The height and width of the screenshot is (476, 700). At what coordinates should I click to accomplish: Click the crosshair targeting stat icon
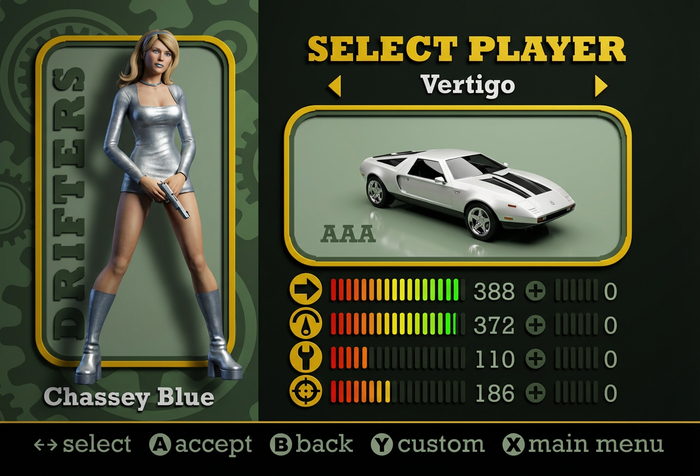click(x=306, y=391)
